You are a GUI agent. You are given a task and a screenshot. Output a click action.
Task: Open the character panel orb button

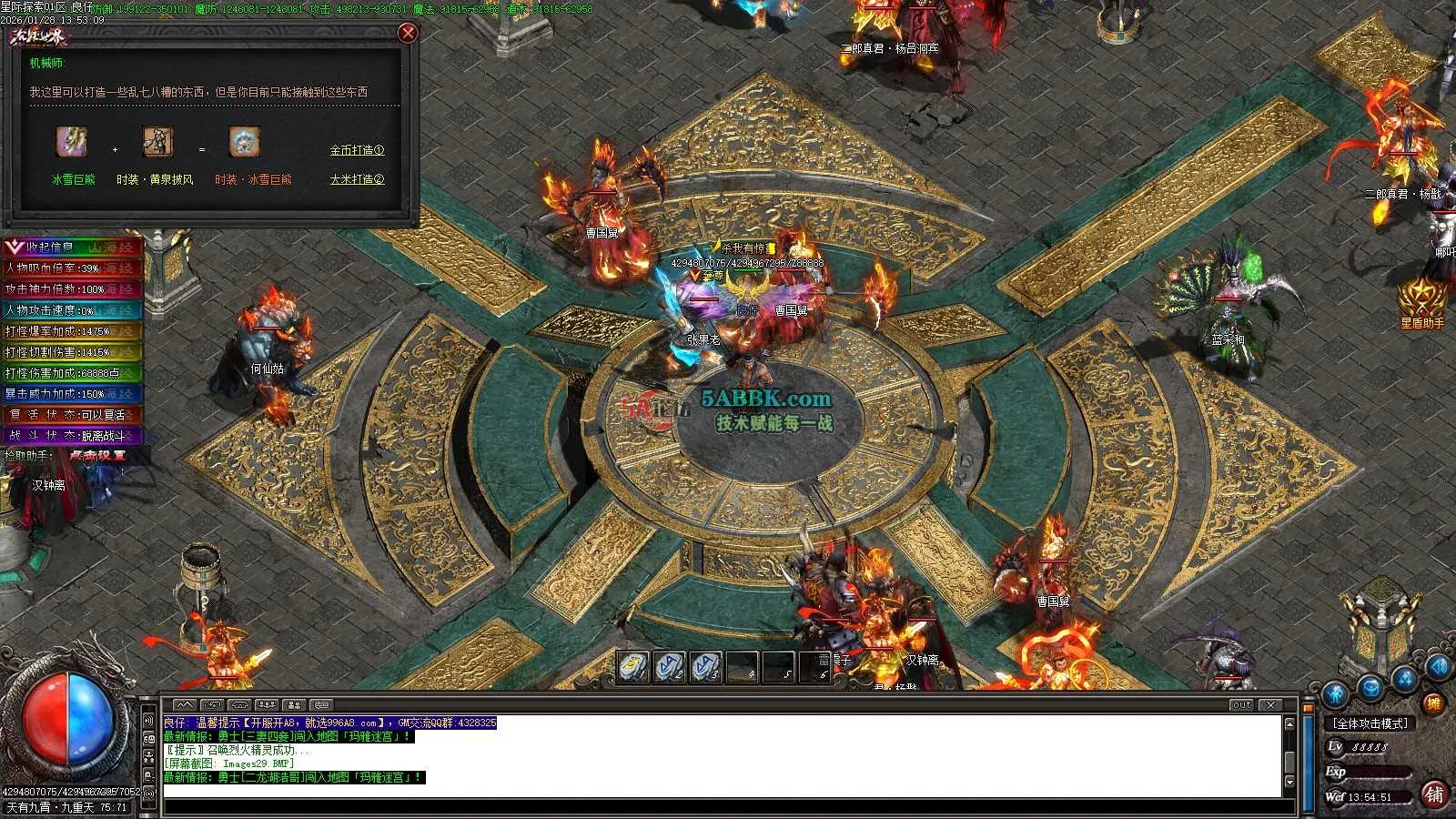pos(1334,693)
